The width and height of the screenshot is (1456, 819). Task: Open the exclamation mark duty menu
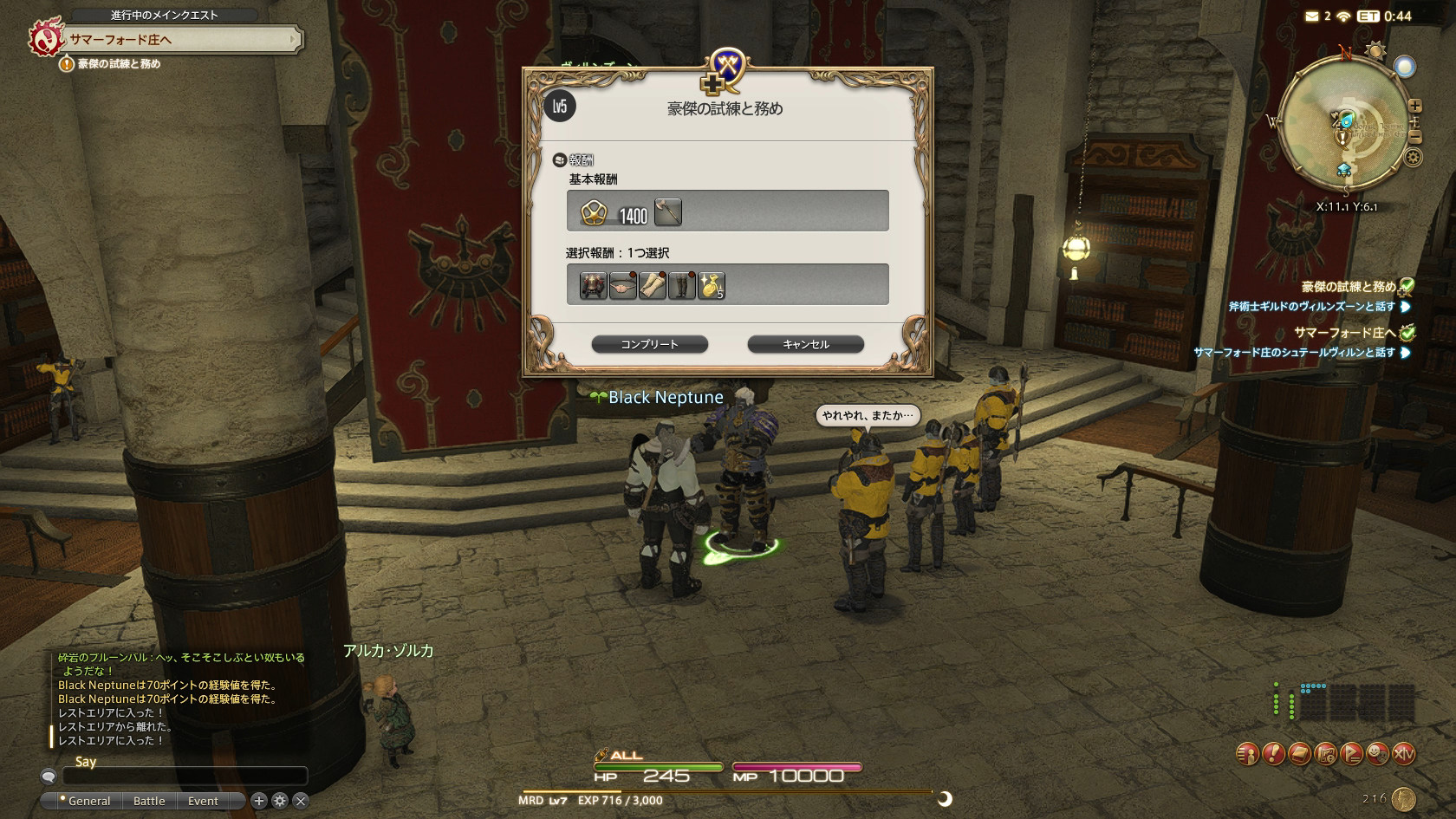[x=1273, y=754]
